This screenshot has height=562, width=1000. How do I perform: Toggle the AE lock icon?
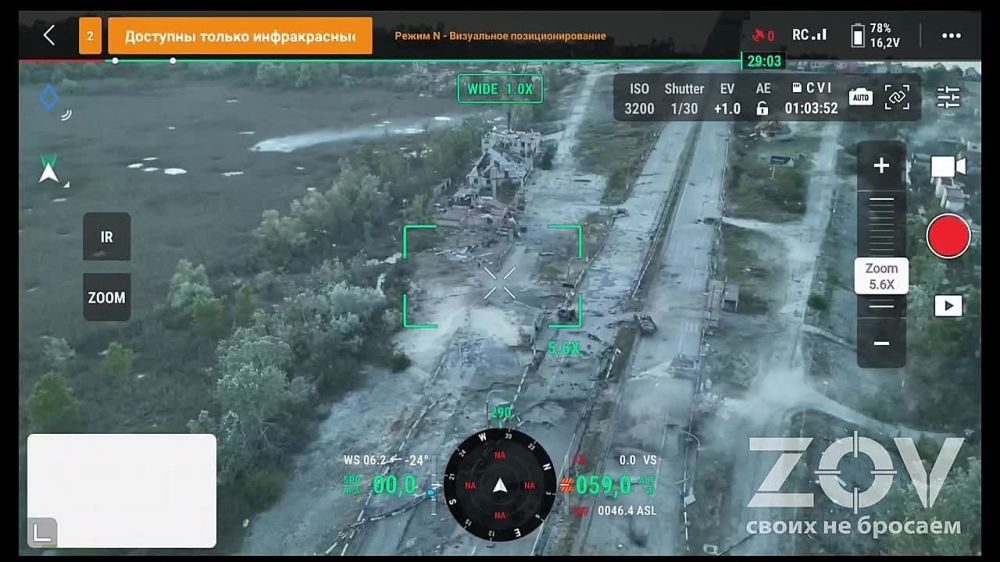(763, 108)
